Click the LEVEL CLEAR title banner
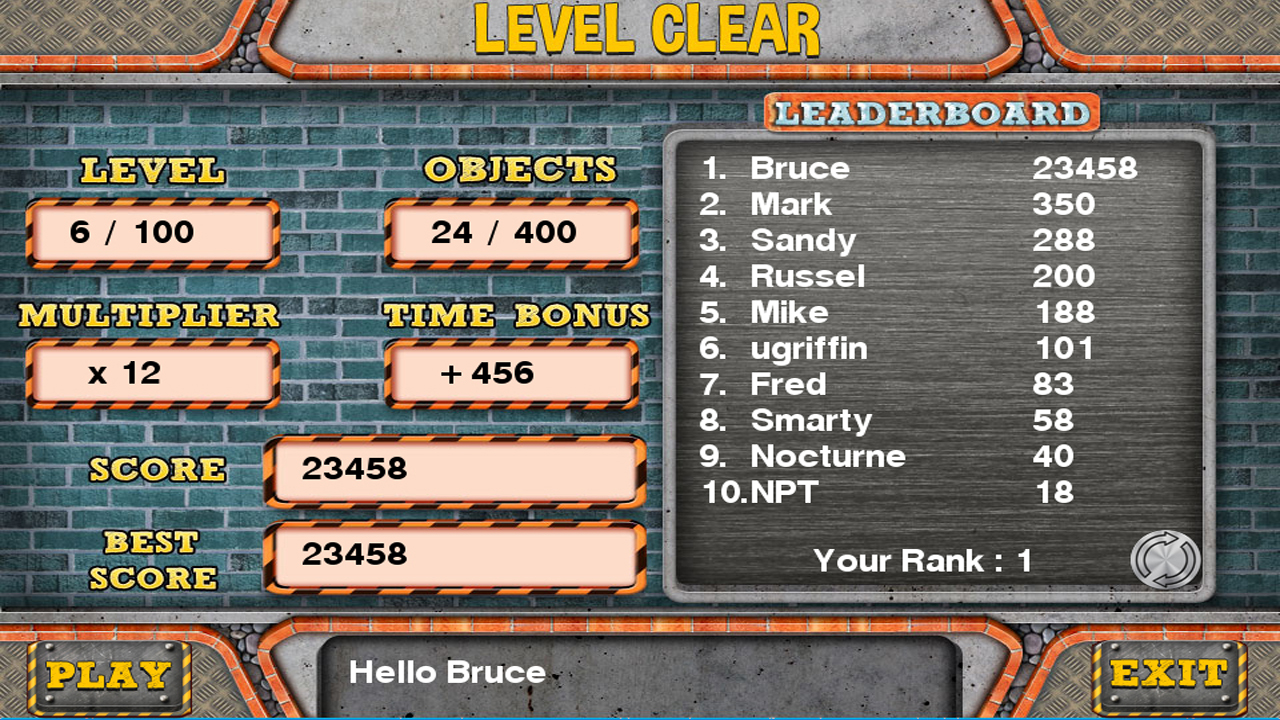Screen dimensions: 1280x720 coord(640,30)
